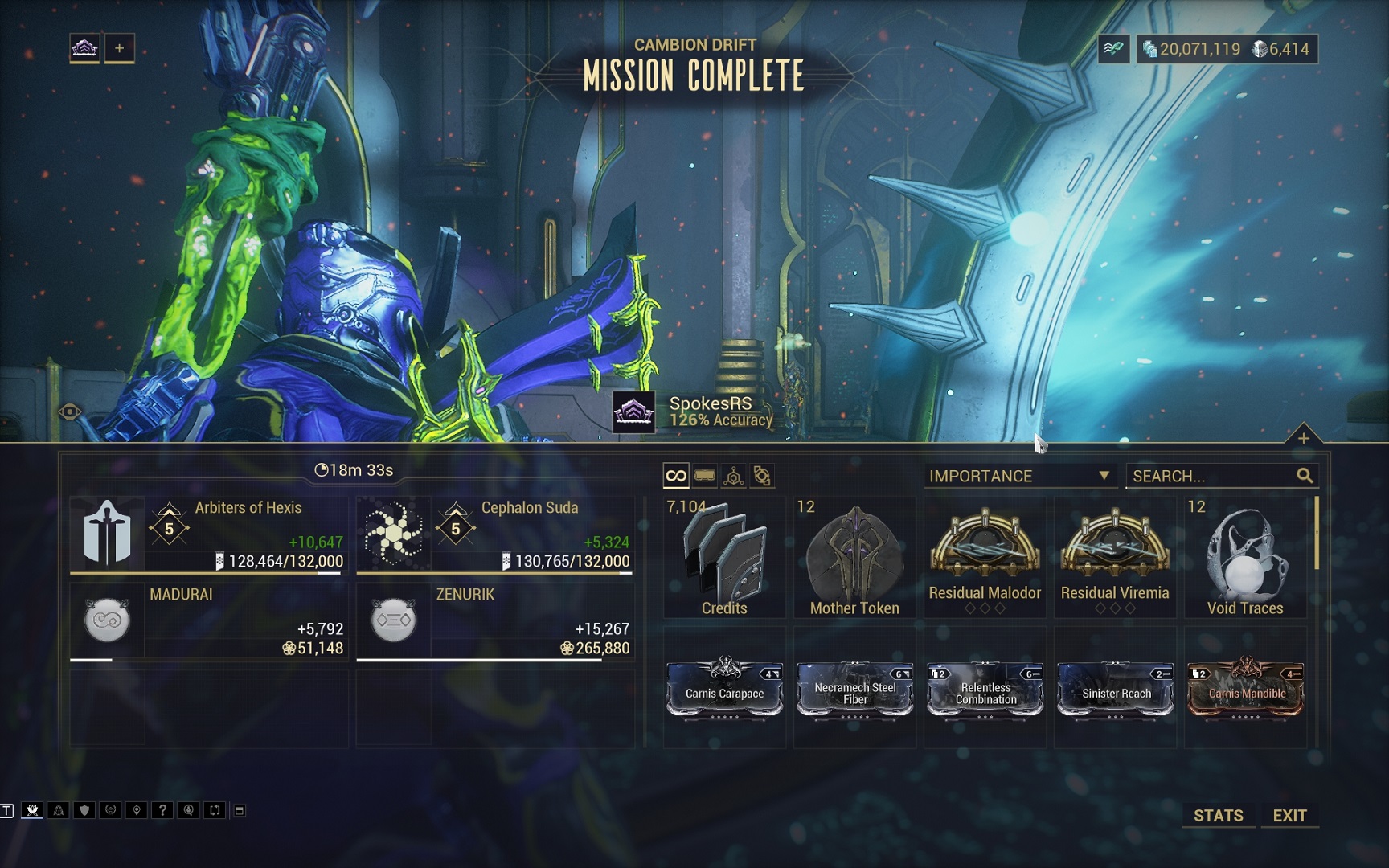1389x868 pixels.
Task: Open the Stats screen
Action: click(x=1218, y=815)
